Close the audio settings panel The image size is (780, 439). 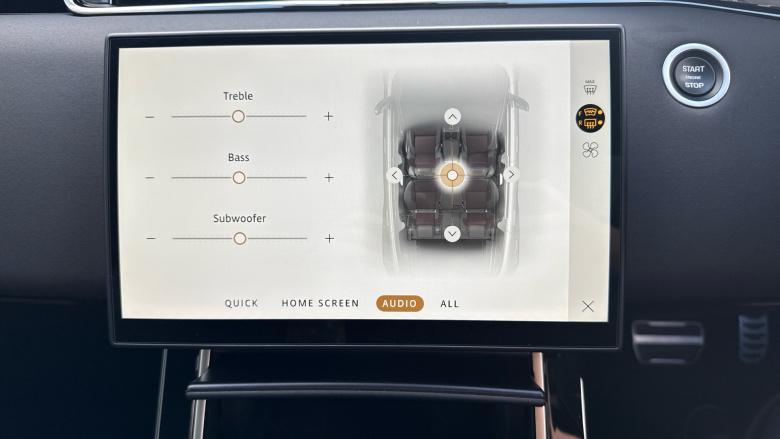click(588, 306)
